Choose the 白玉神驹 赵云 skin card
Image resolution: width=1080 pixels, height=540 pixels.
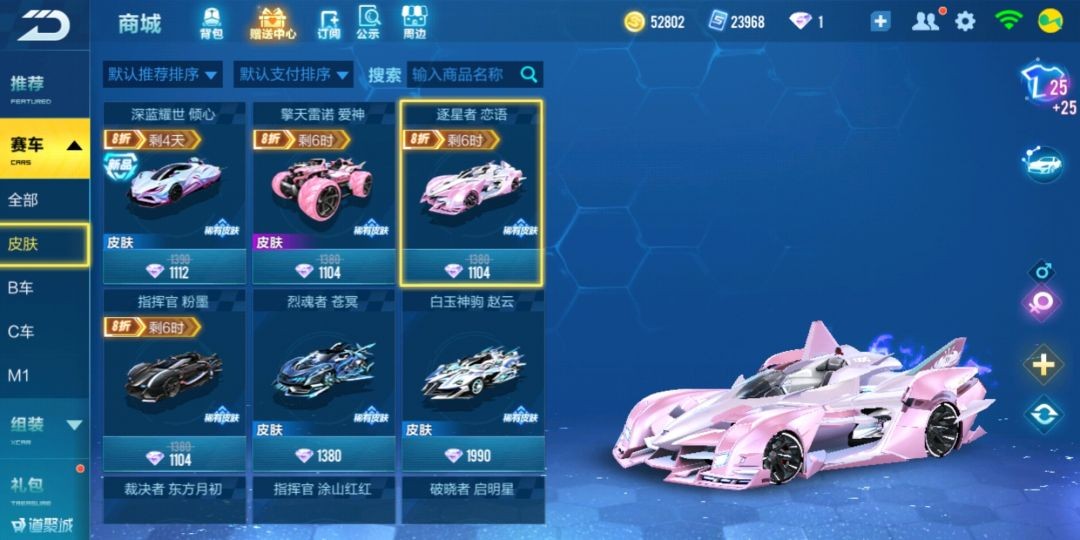(473, 380)
